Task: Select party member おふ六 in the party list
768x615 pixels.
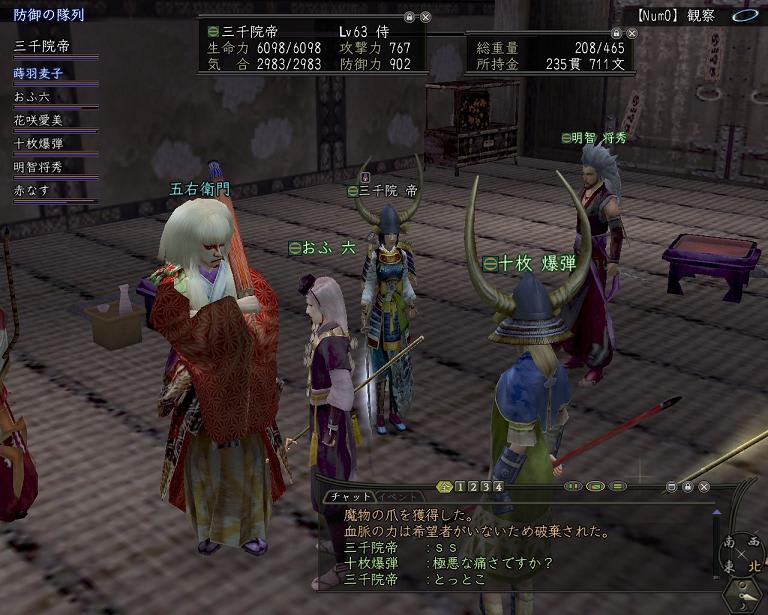Action: [32, 96]
